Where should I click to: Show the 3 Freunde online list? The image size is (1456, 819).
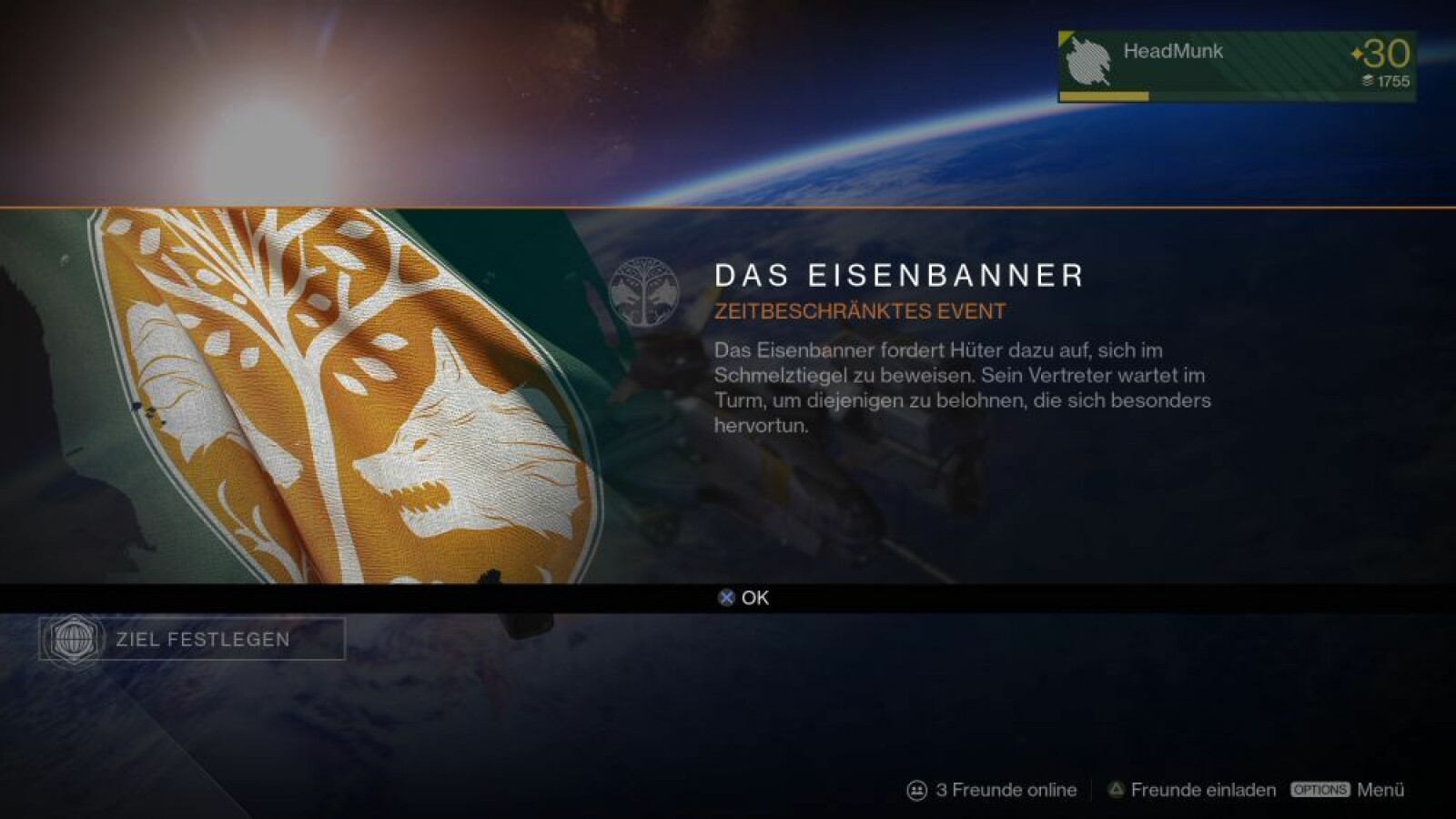pos(992,790)
